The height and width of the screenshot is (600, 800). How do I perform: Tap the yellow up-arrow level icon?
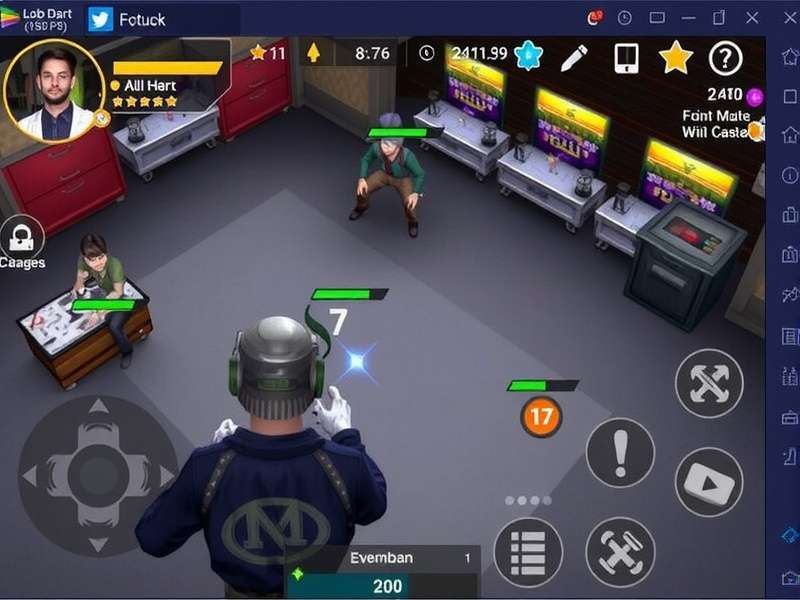[312, 53]
